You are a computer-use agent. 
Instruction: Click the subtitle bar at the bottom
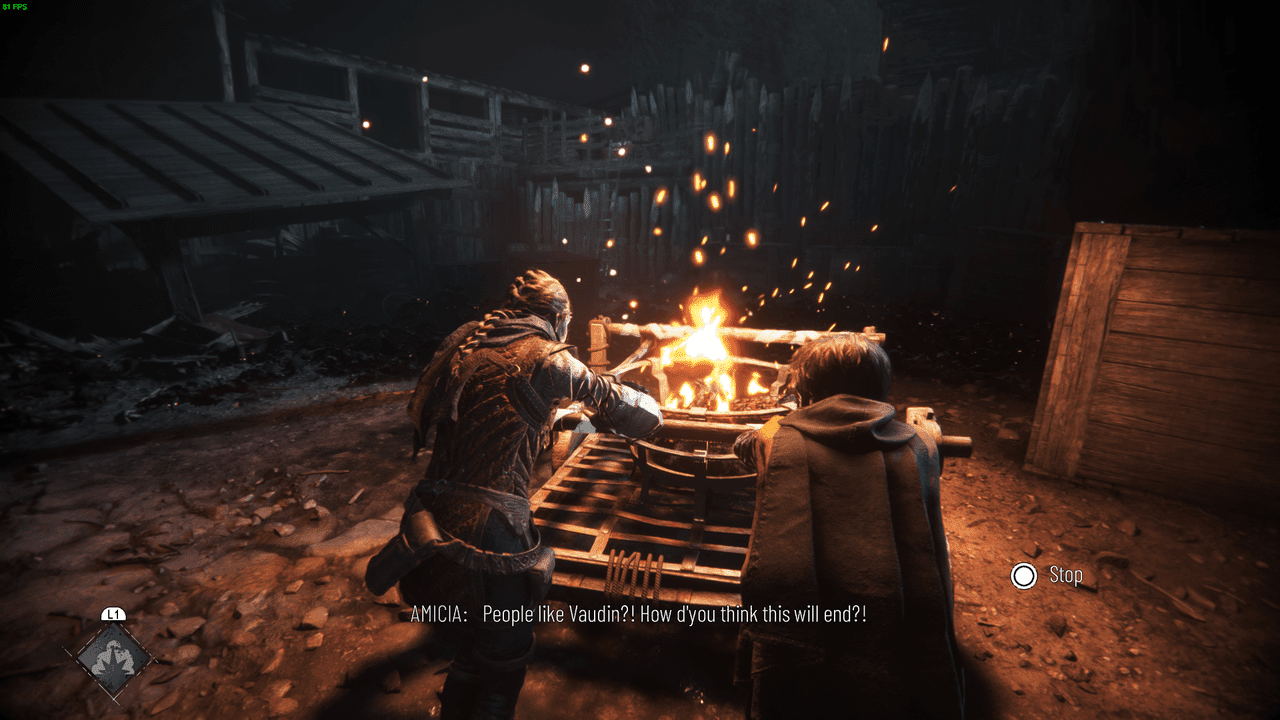[640, 615]
